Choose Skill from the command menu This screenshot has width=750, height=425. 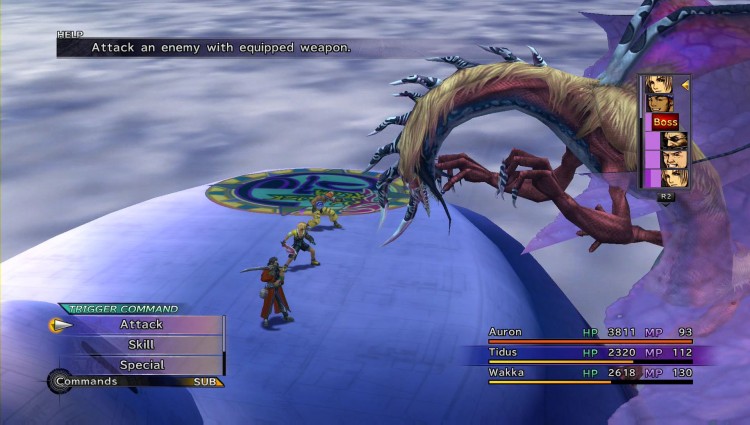point(141,344)
